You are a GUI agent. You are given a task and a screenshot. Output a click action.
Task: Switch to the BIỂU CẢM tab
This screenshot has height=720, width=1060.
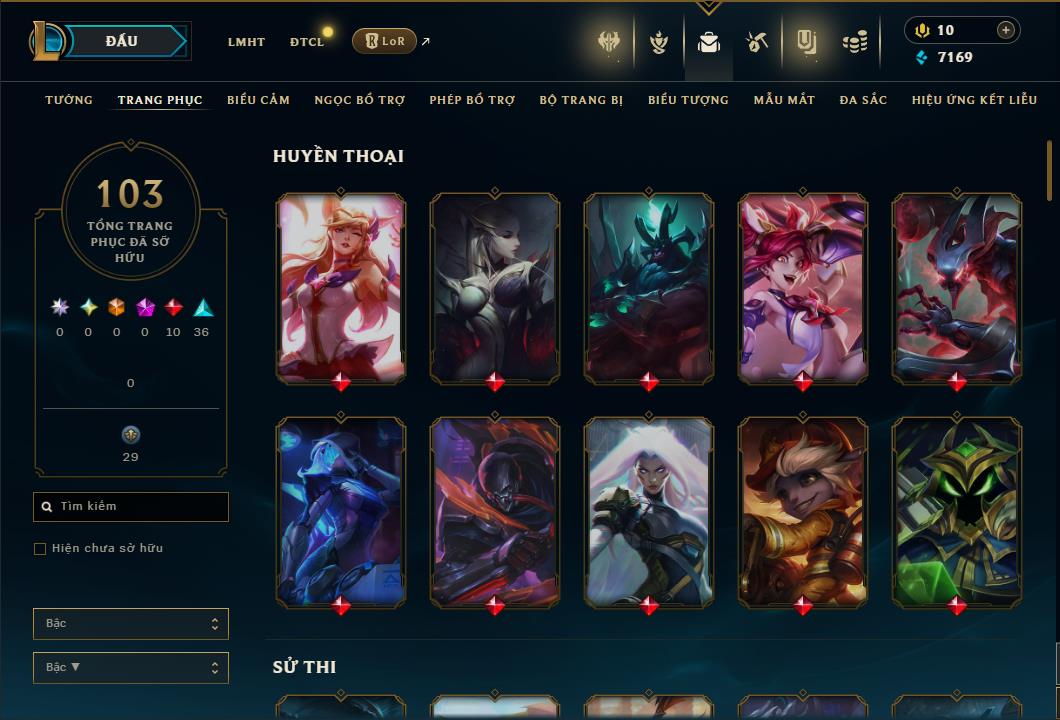tap(258, 100)
